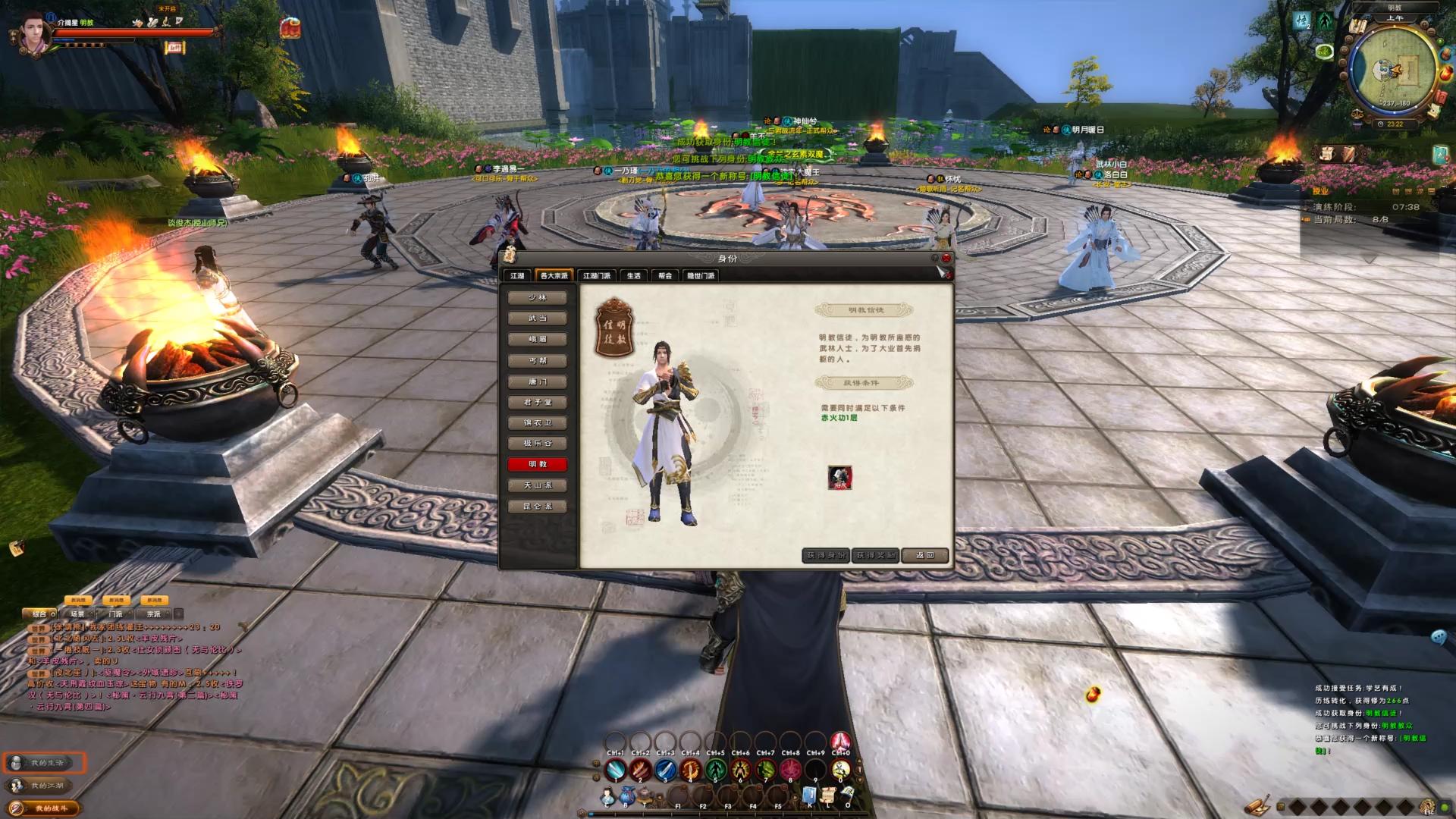The image size is (1456, 819).
Task: Click the 返回 back button
Action: [x=924, y=556]
